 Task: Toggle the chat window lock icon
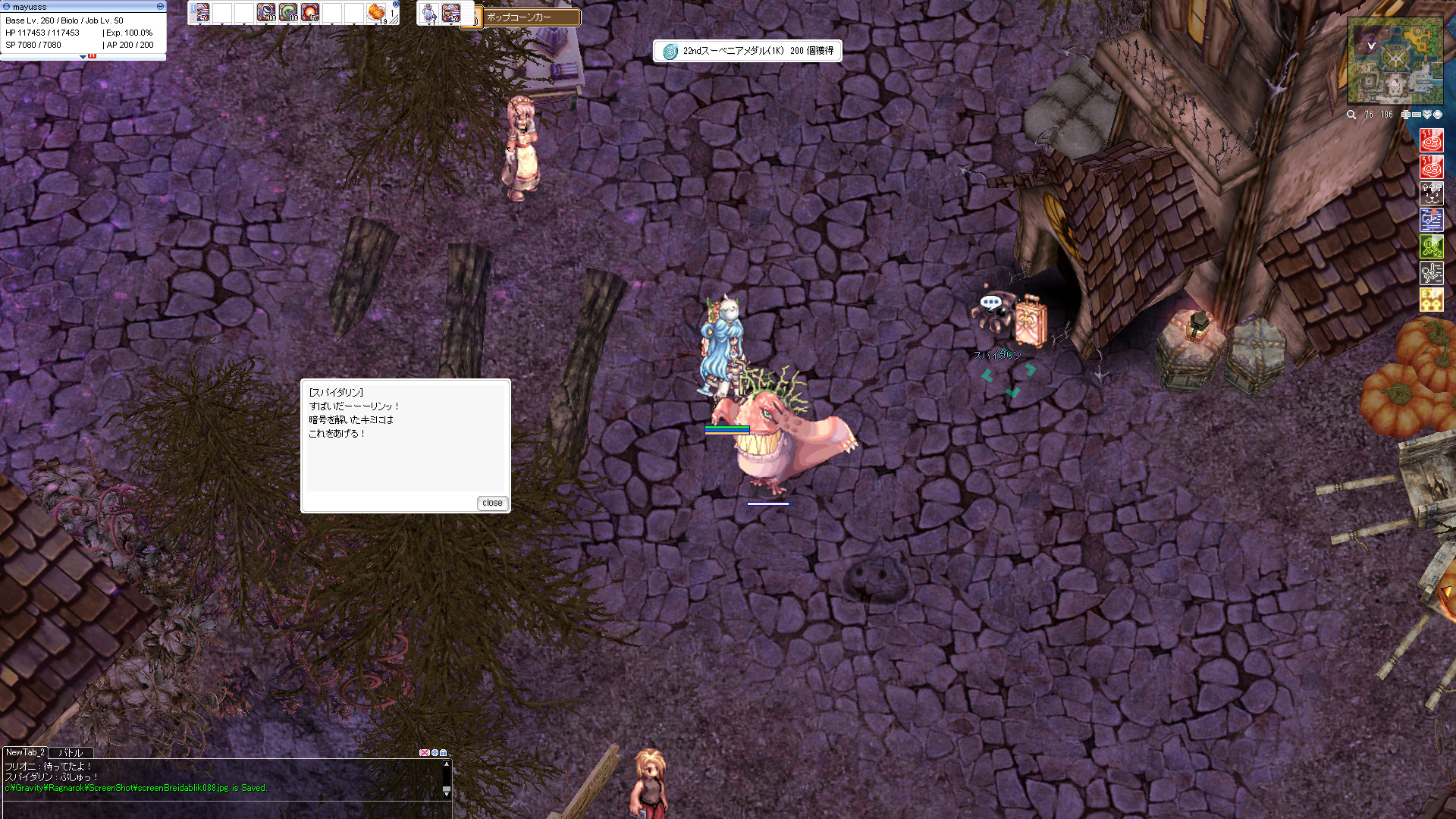pos(444,753)
